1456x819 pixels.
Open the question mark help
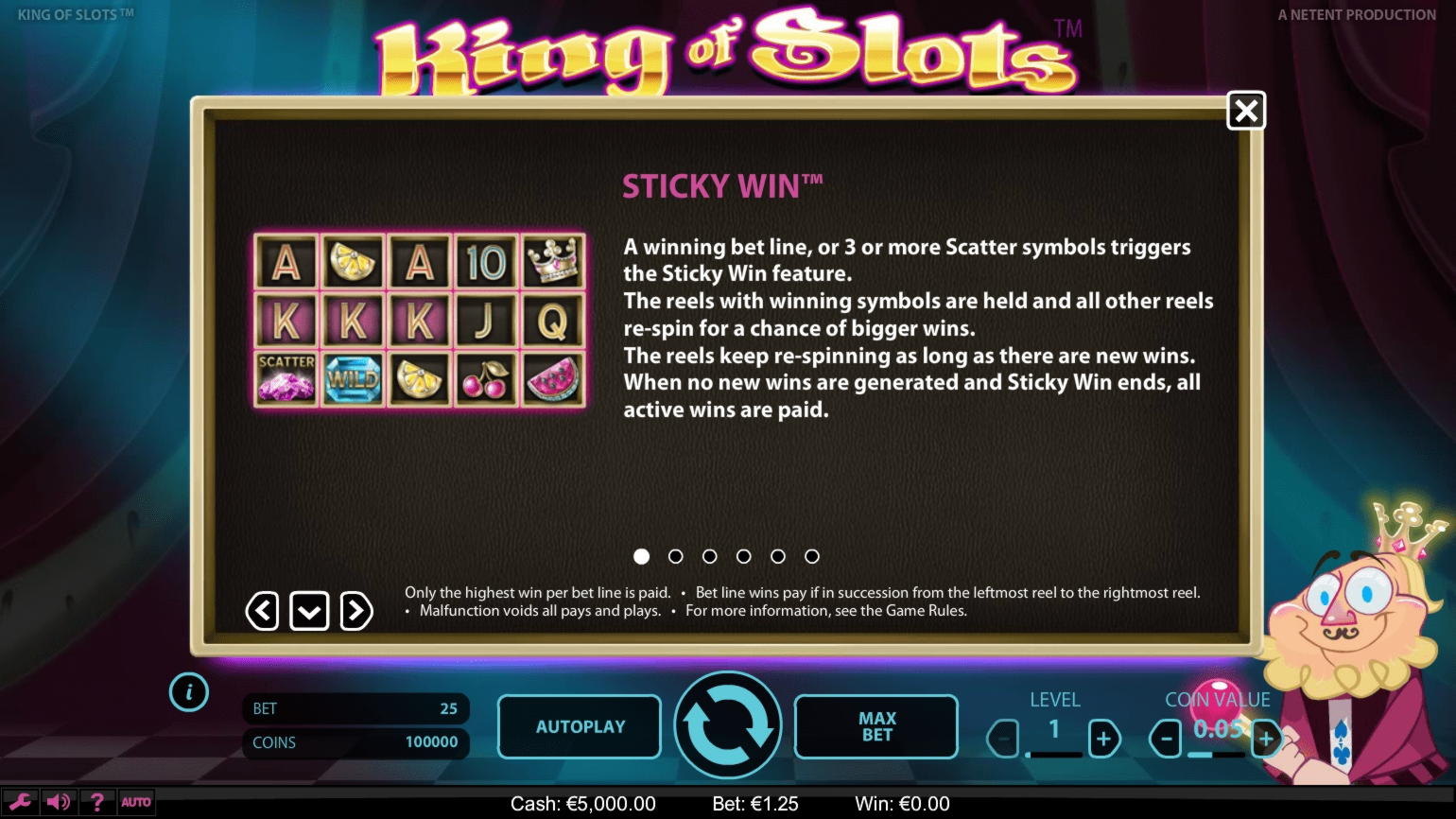click(96, 802)
